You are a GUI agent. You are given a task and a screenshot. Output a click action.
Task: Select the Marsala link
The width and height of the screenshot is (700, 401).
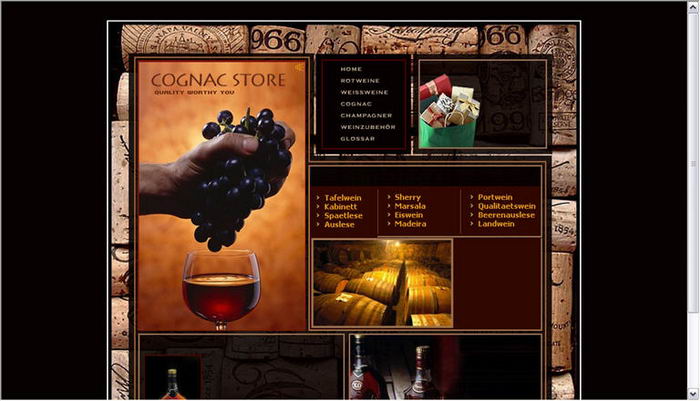coord(410,207)
